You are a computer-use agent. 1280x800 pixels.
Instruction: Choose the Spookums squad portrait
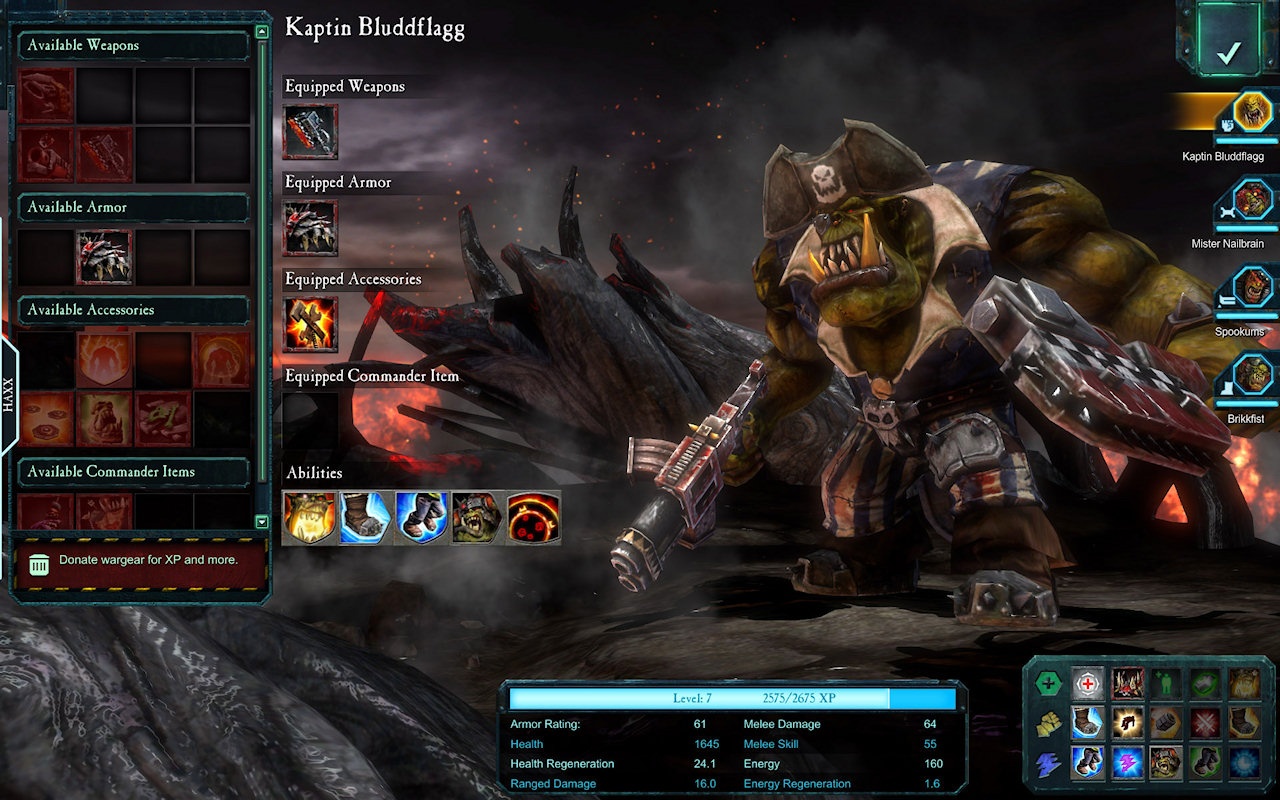tap(1251, 287)
